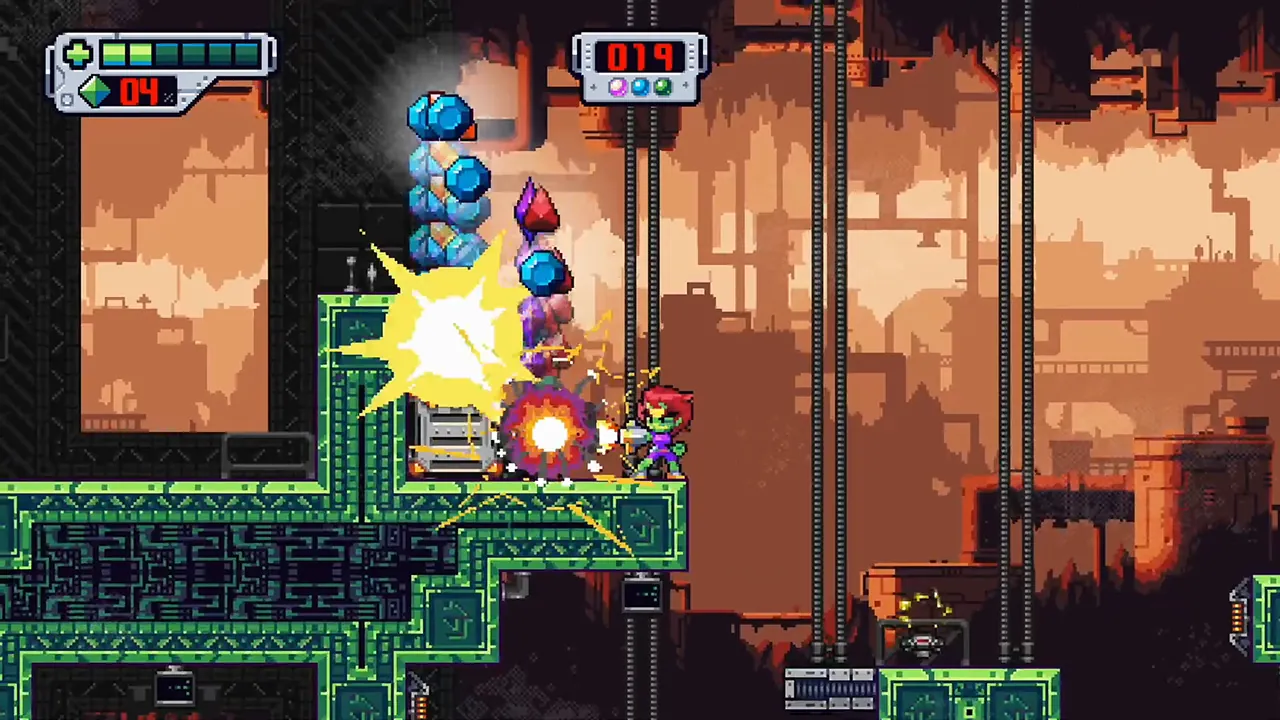Click the red 019 digital counter
The image size is (1280, 720).
point(640,57)
